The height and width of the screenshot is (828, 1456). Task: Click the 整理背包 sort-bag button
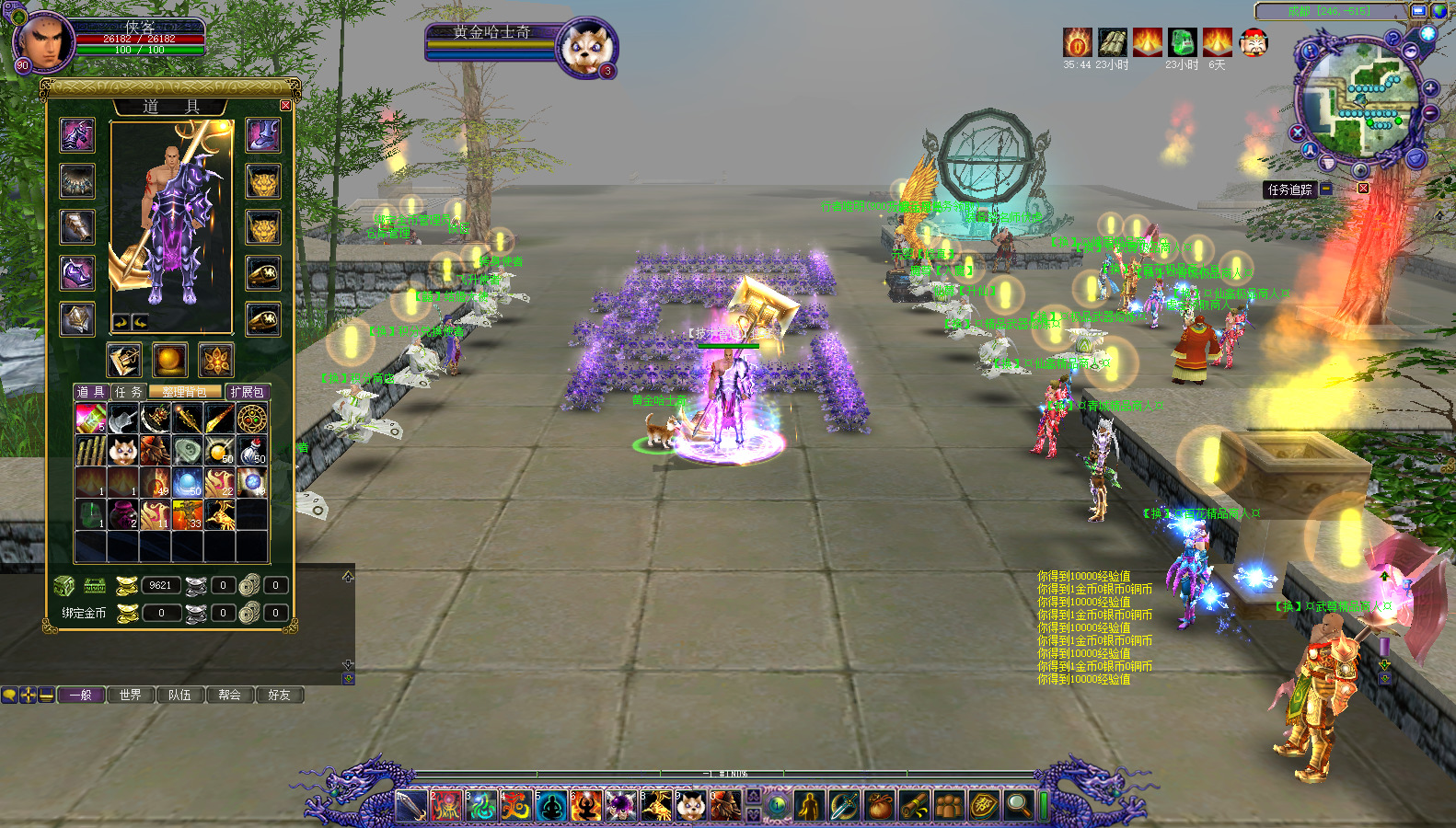pyautogui.click(x=185, y=392)
